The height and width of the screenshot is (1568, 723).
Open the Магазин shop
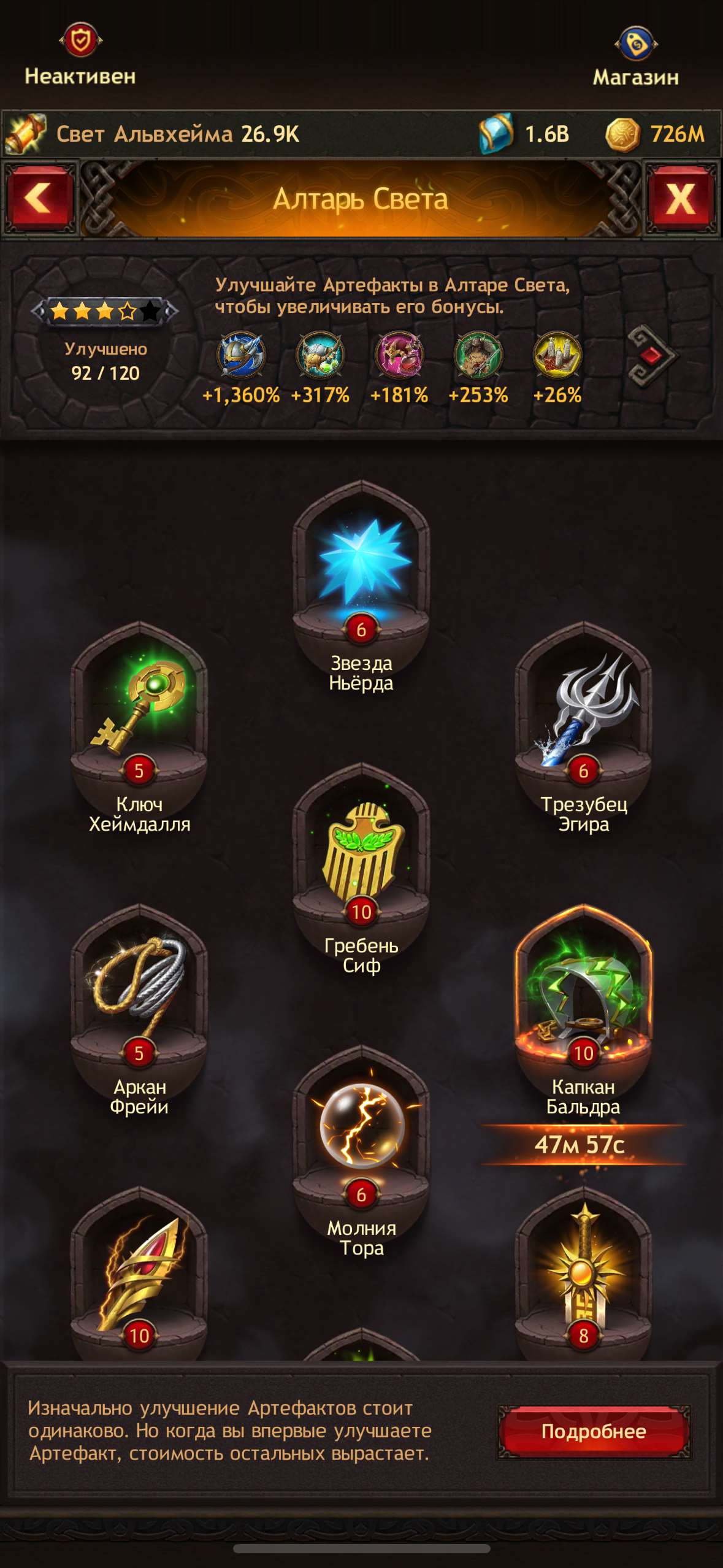coord(636,55)
